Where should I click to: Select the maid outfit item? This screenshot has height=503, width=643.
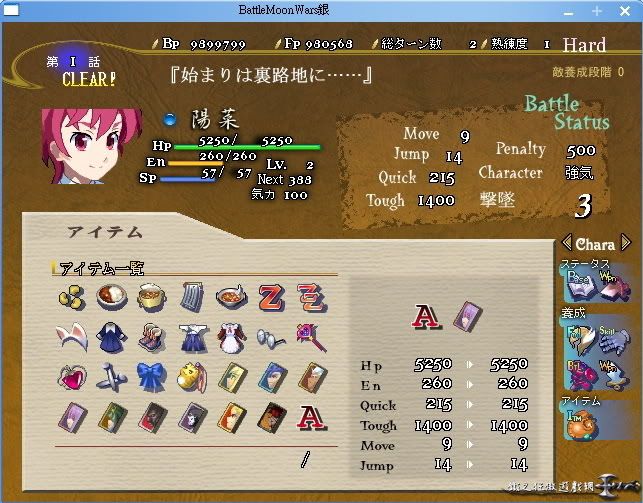(230, 337)
